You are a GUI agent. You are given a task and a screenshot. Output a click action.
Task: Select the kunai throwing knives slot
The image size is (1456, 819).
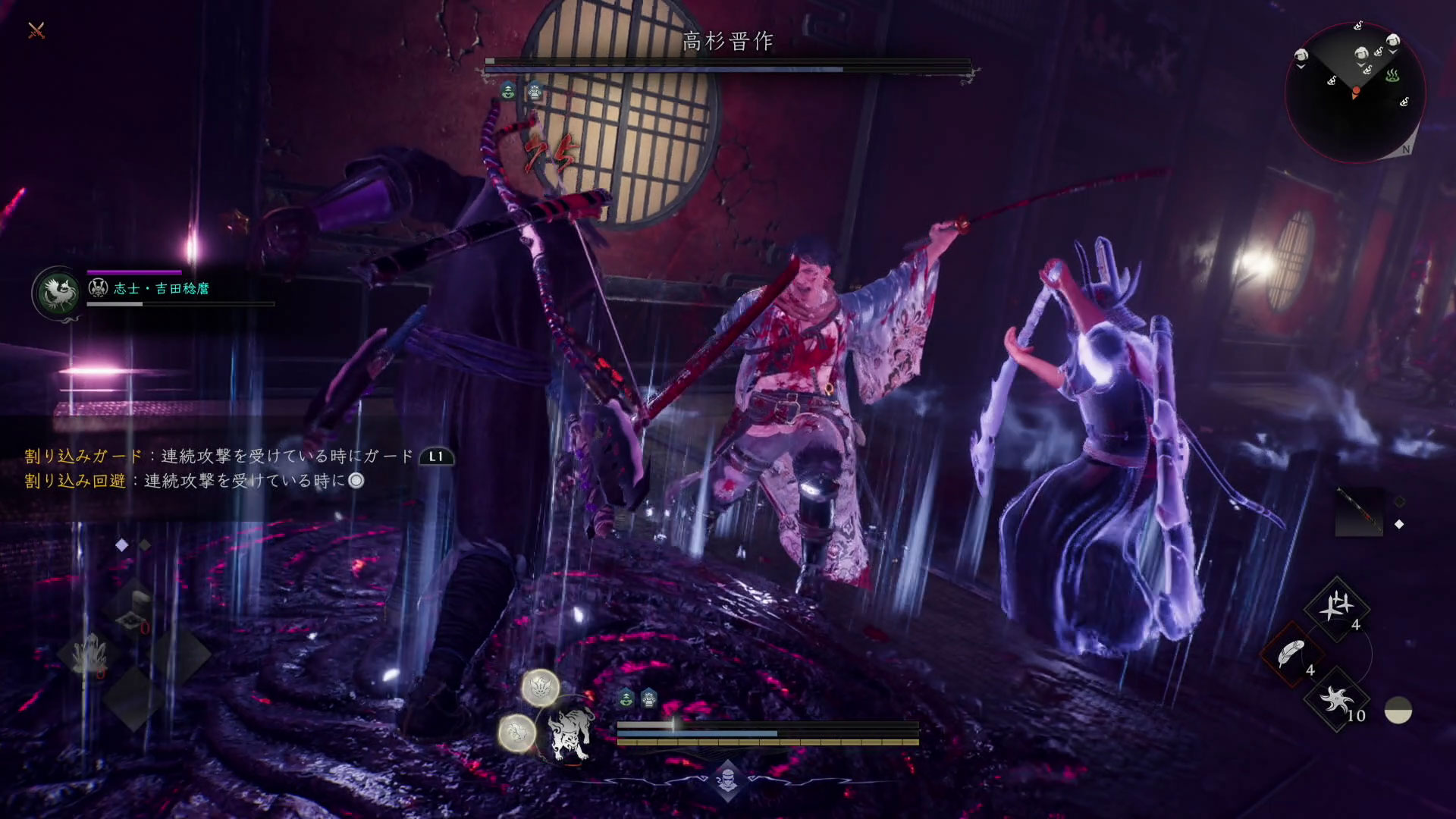1336,607
